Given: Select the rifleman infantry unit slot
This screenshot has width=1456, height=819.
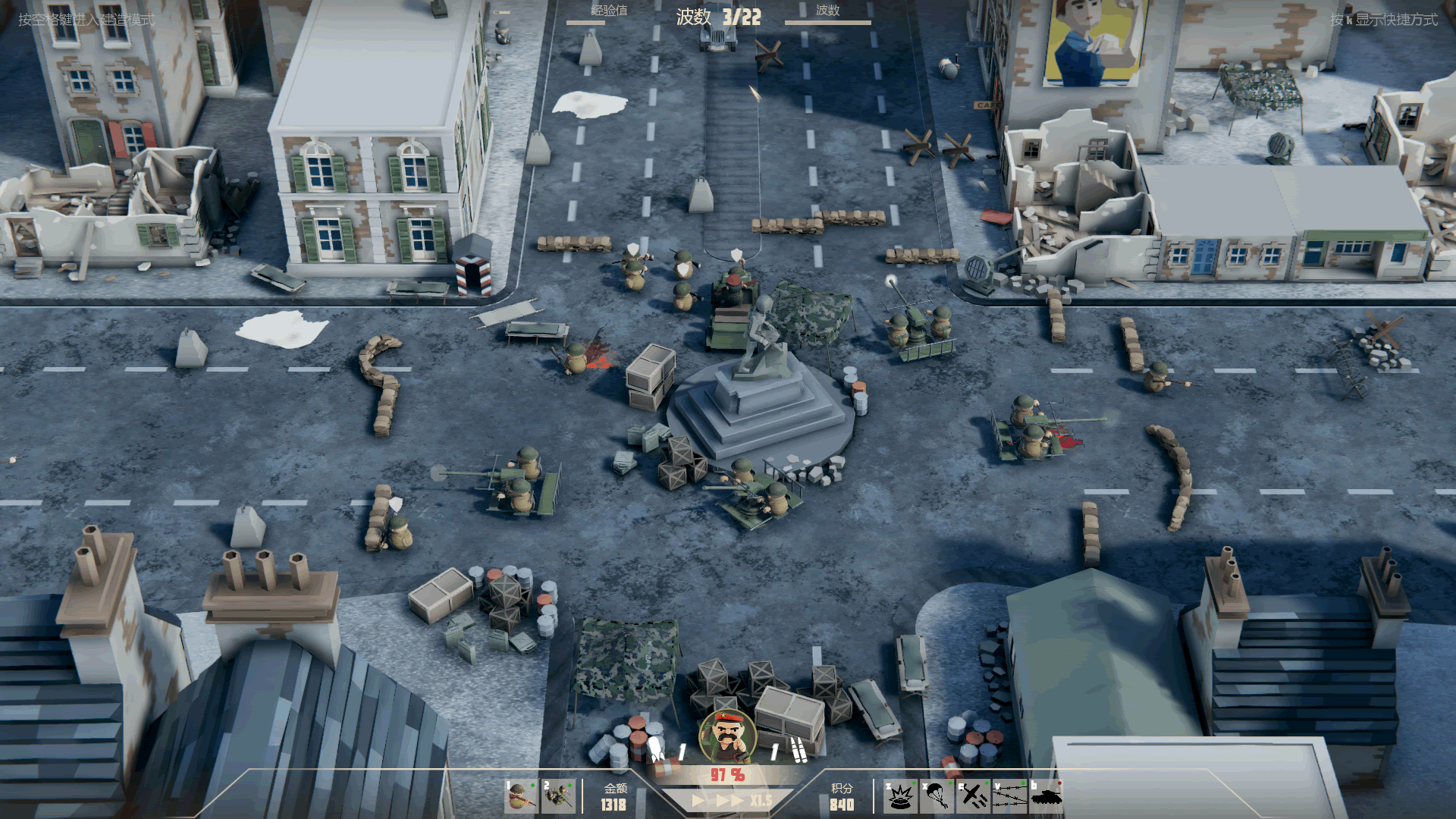Looking at the screenshot, I should coord(521,796).
